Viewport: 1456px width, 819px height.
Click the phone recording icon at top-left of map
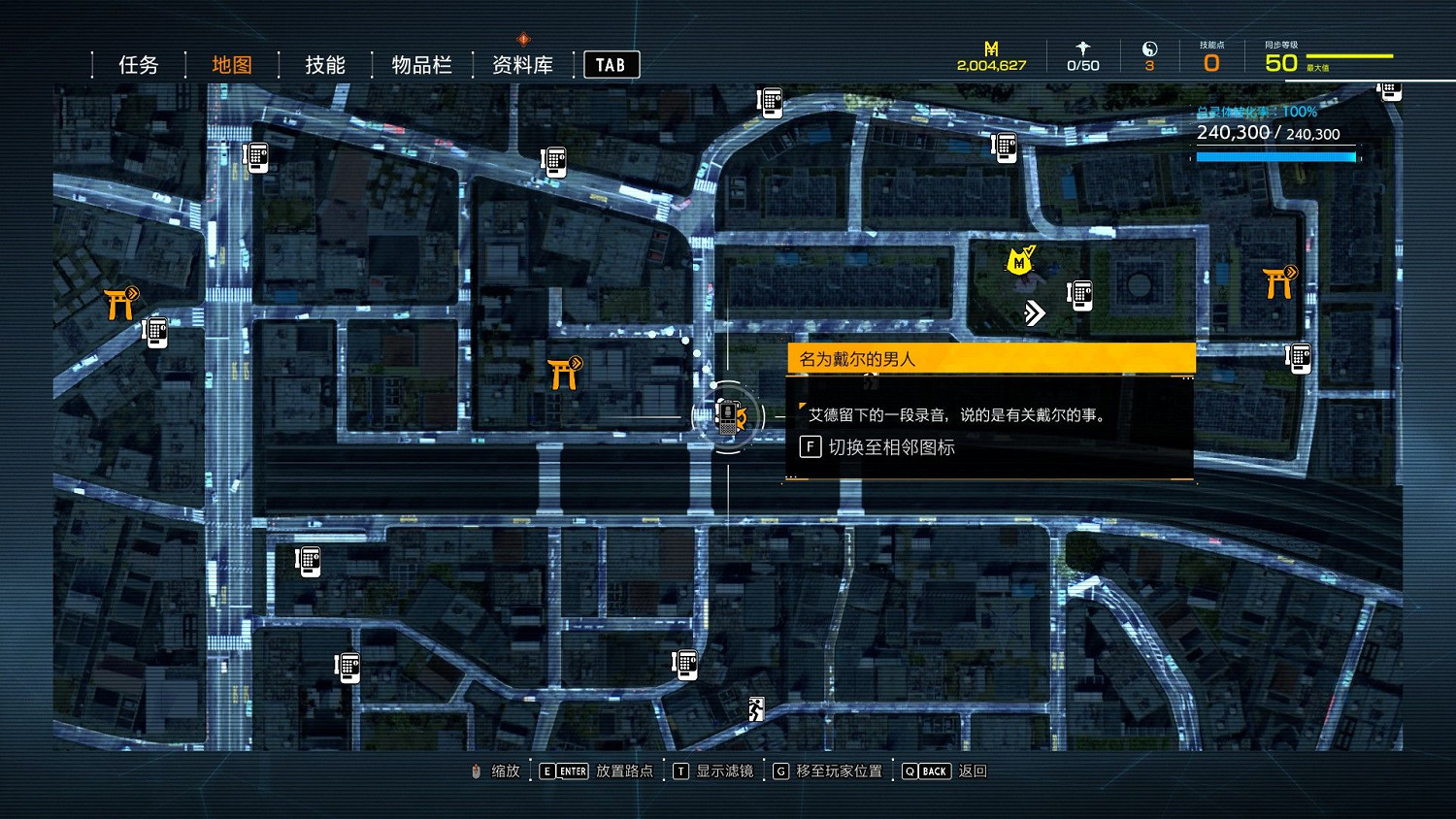255,157
